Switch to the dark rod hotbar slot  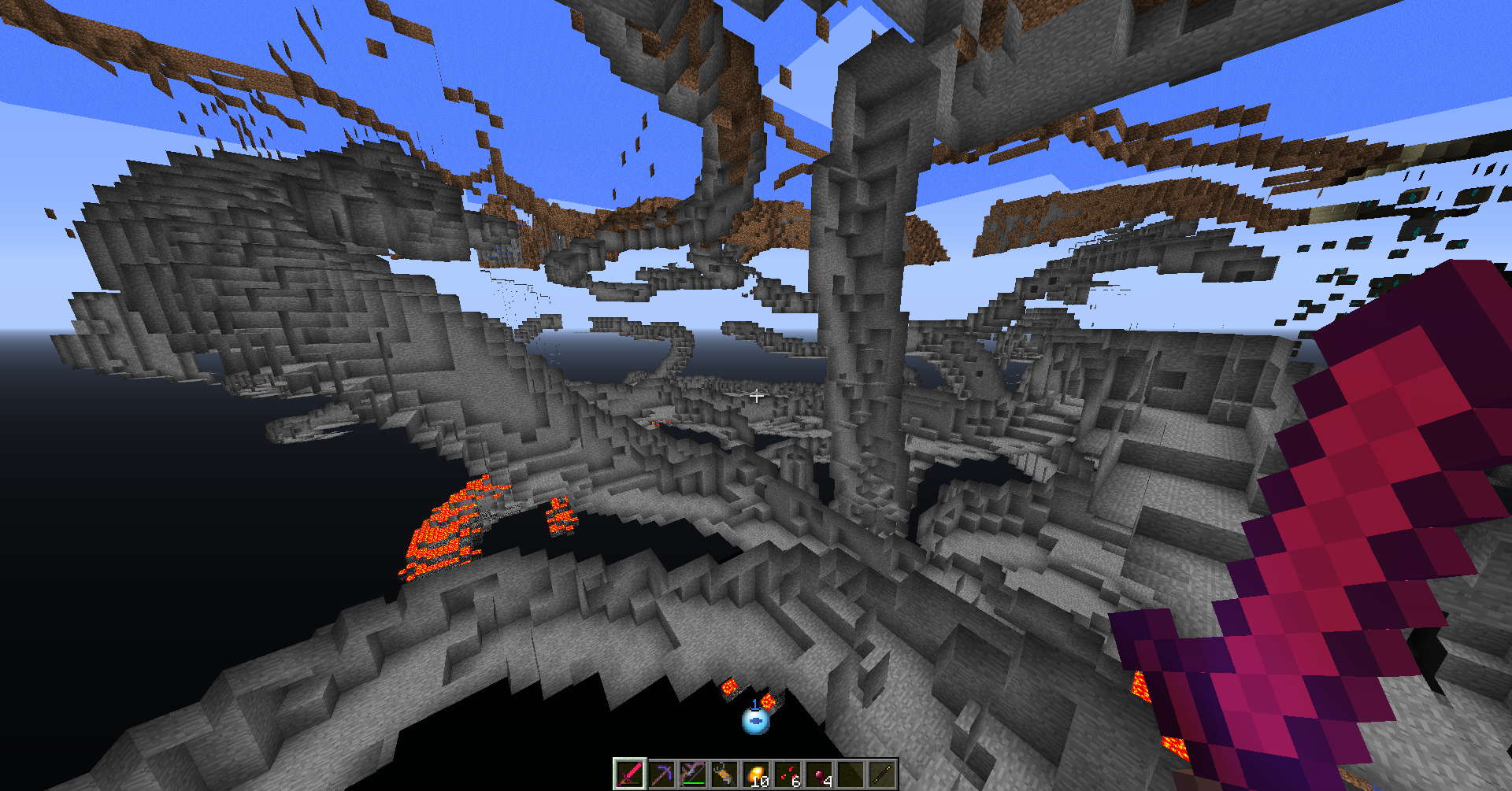pyautogui.click(x=882, y=774)
